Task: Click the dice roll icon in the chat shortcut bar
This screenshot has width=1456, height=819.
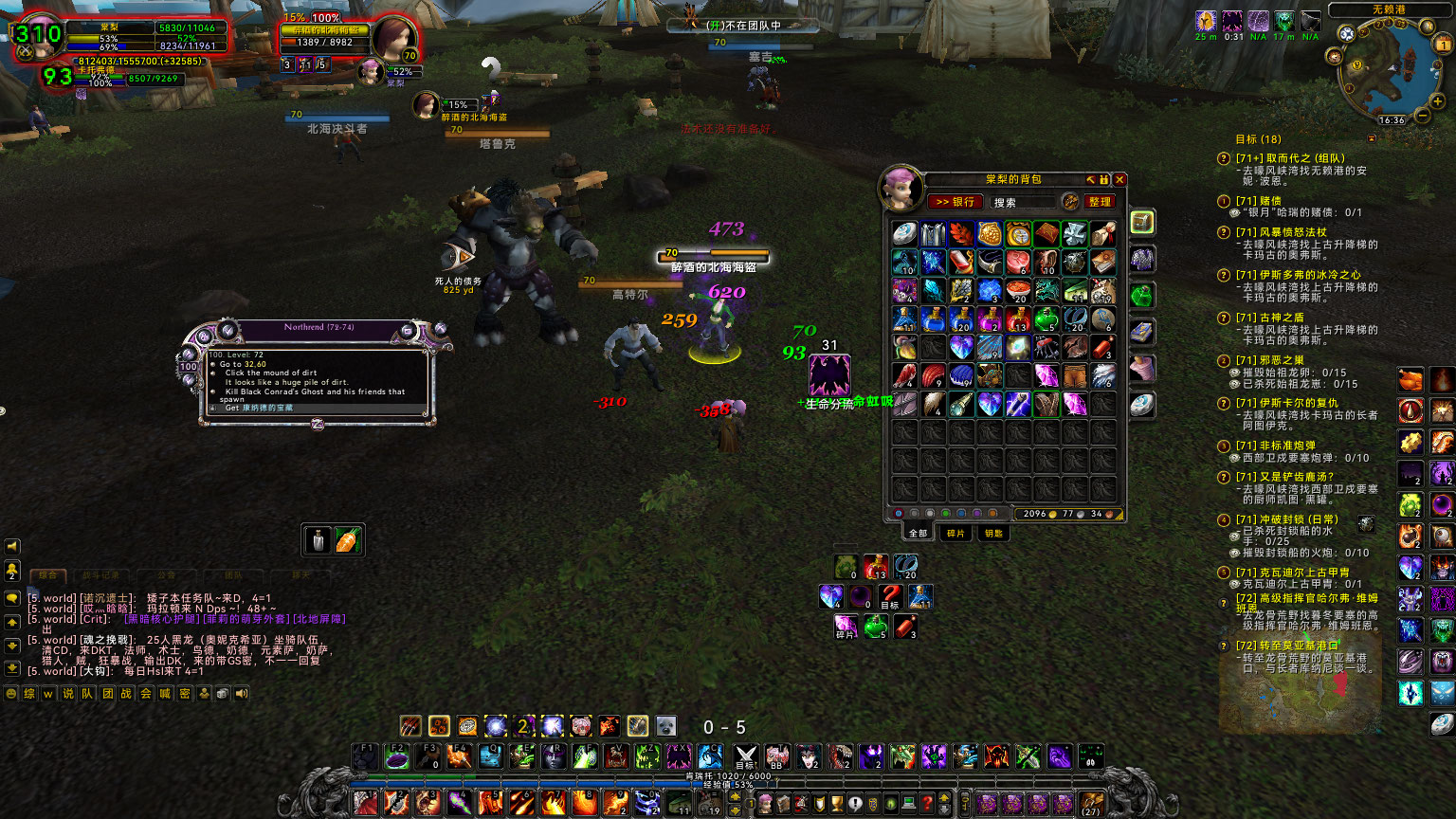Action: (224, 693)
